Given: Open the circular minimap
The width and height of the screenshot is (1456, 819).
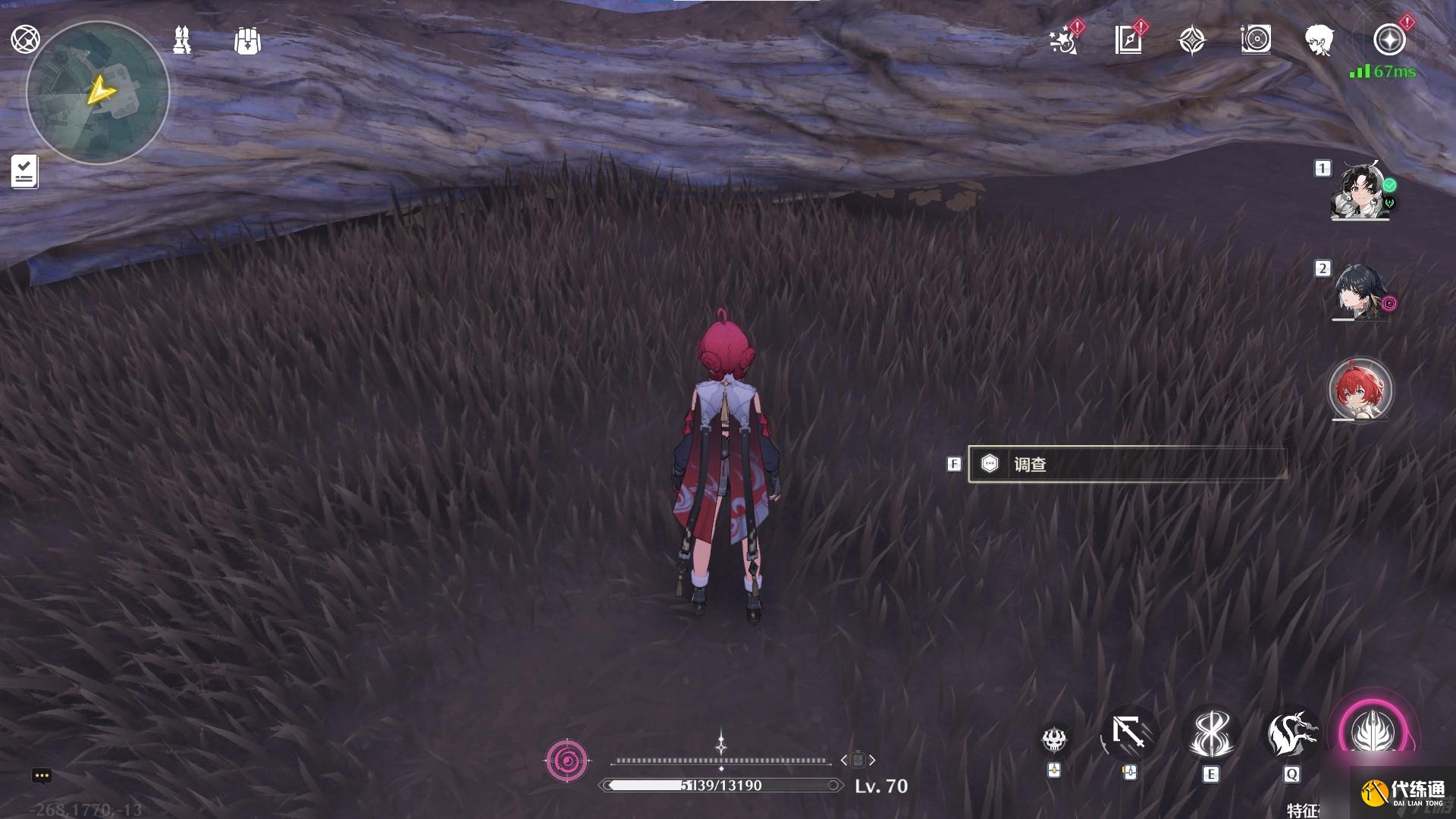Looking at the screenshot, I should pos(98,93).
